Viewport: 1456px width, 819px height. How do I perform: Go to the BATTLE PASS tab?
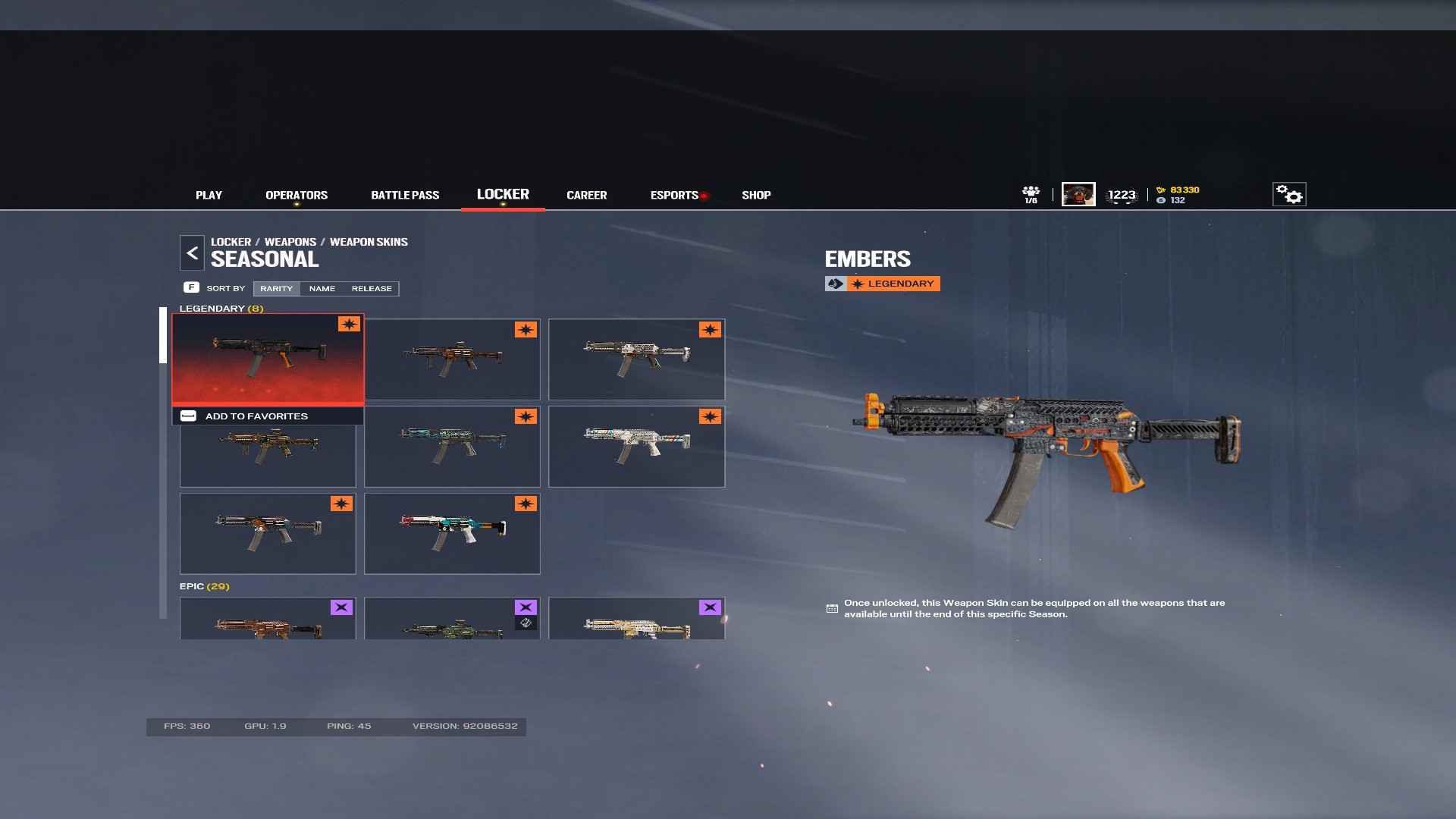(405, 195)
